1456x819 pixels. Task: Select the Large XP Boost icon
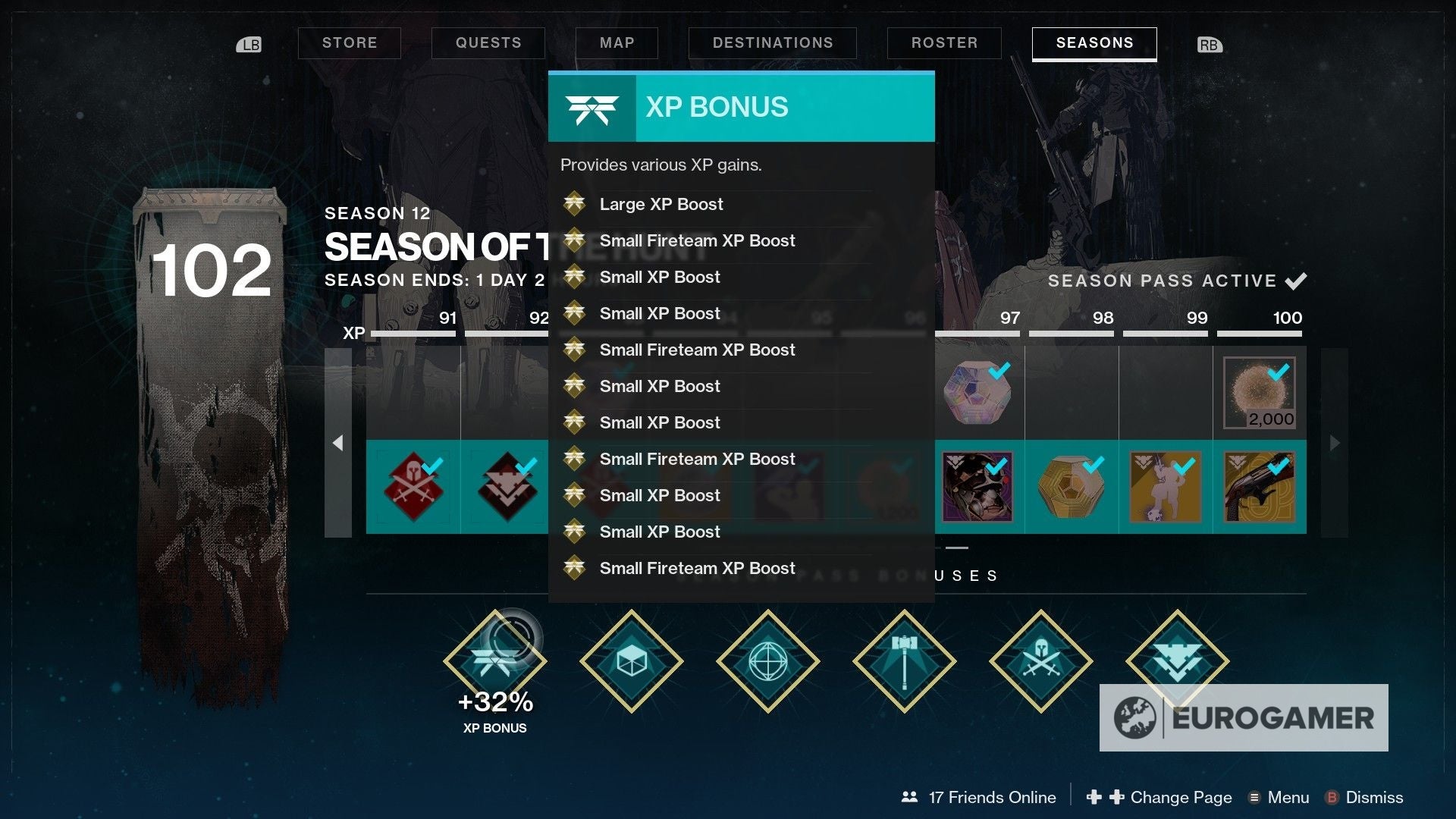pos(575,204)
